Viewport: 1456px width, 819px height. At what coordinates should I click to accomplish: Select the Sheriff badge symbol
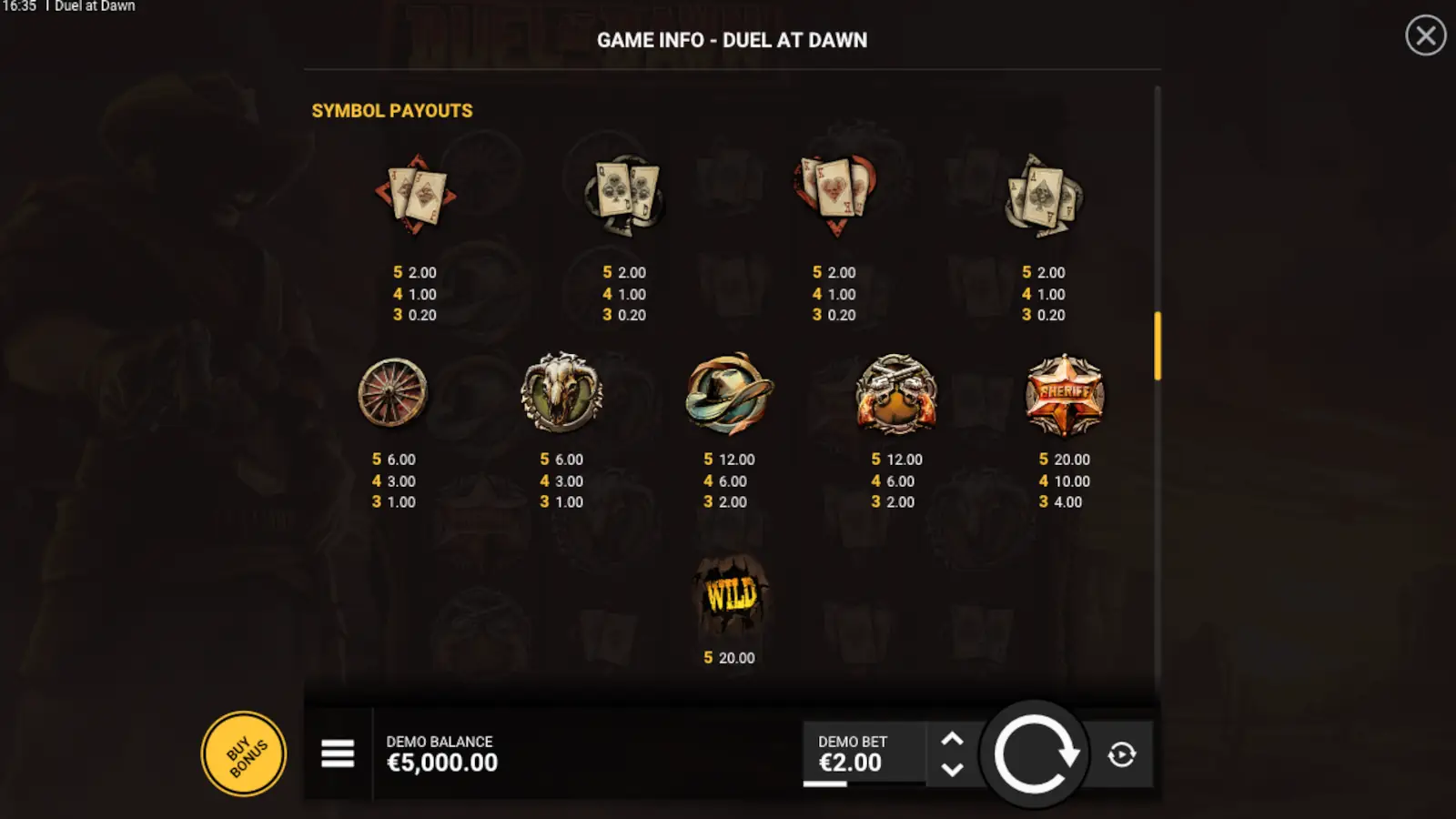tap(1063, 394)
